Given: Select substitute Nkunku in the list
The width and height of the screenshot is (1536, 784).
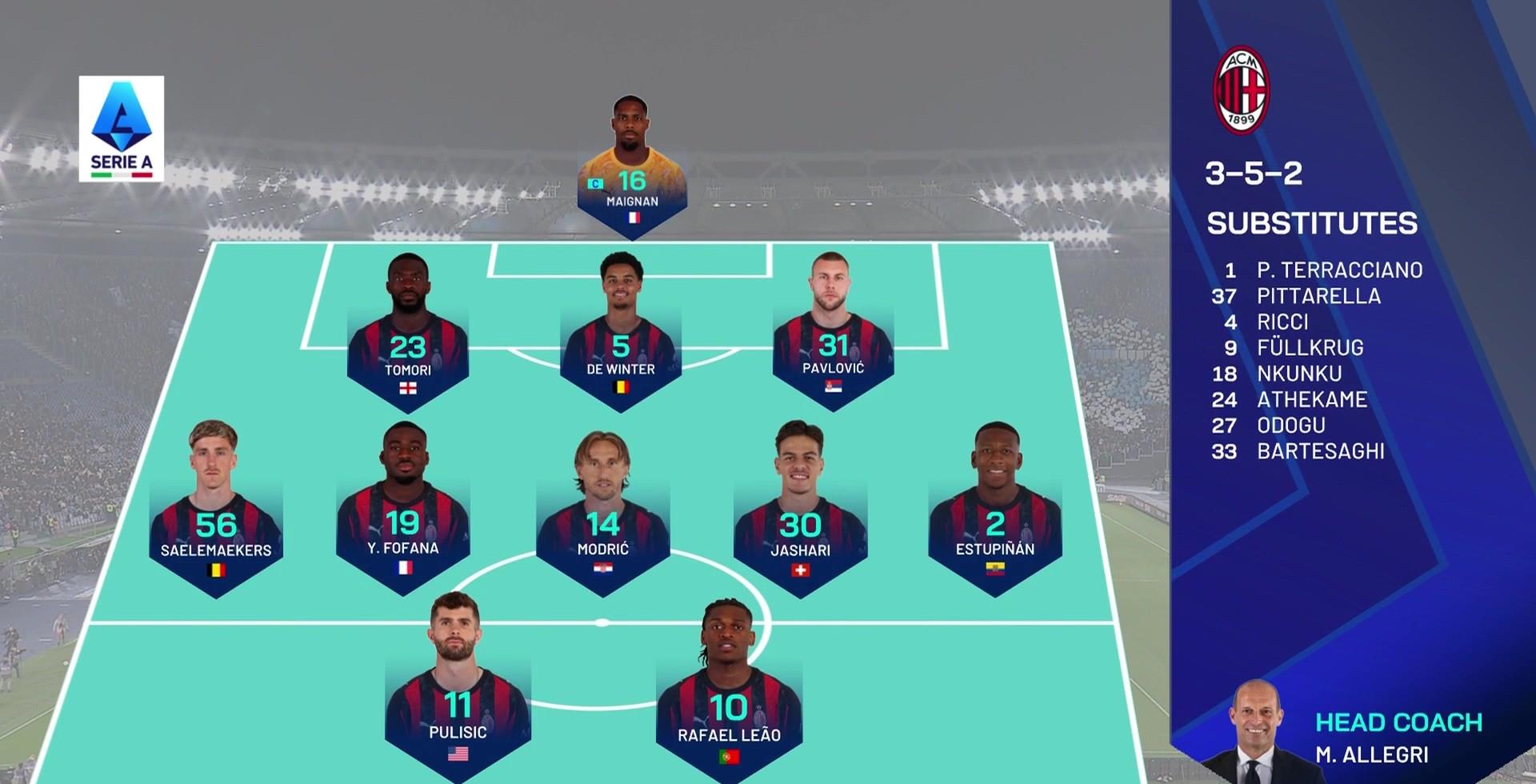Looking at the screenshot, I should tap(1299, 374).
